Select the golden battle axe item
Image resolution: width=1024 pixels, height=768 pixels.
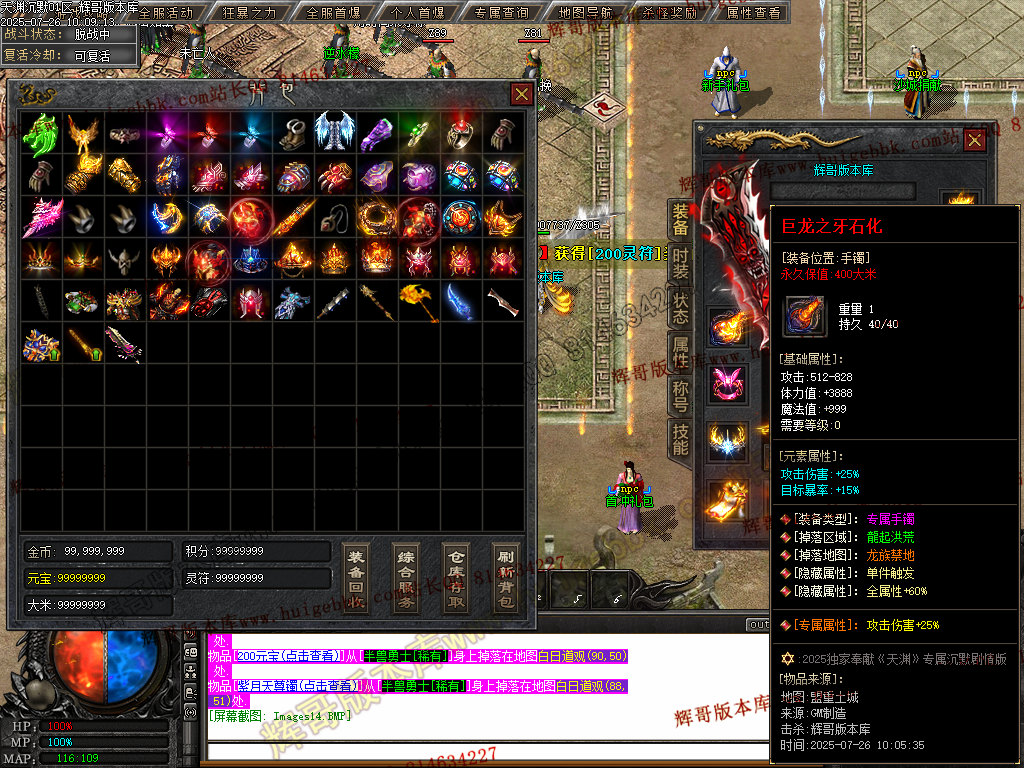[419, 301]
